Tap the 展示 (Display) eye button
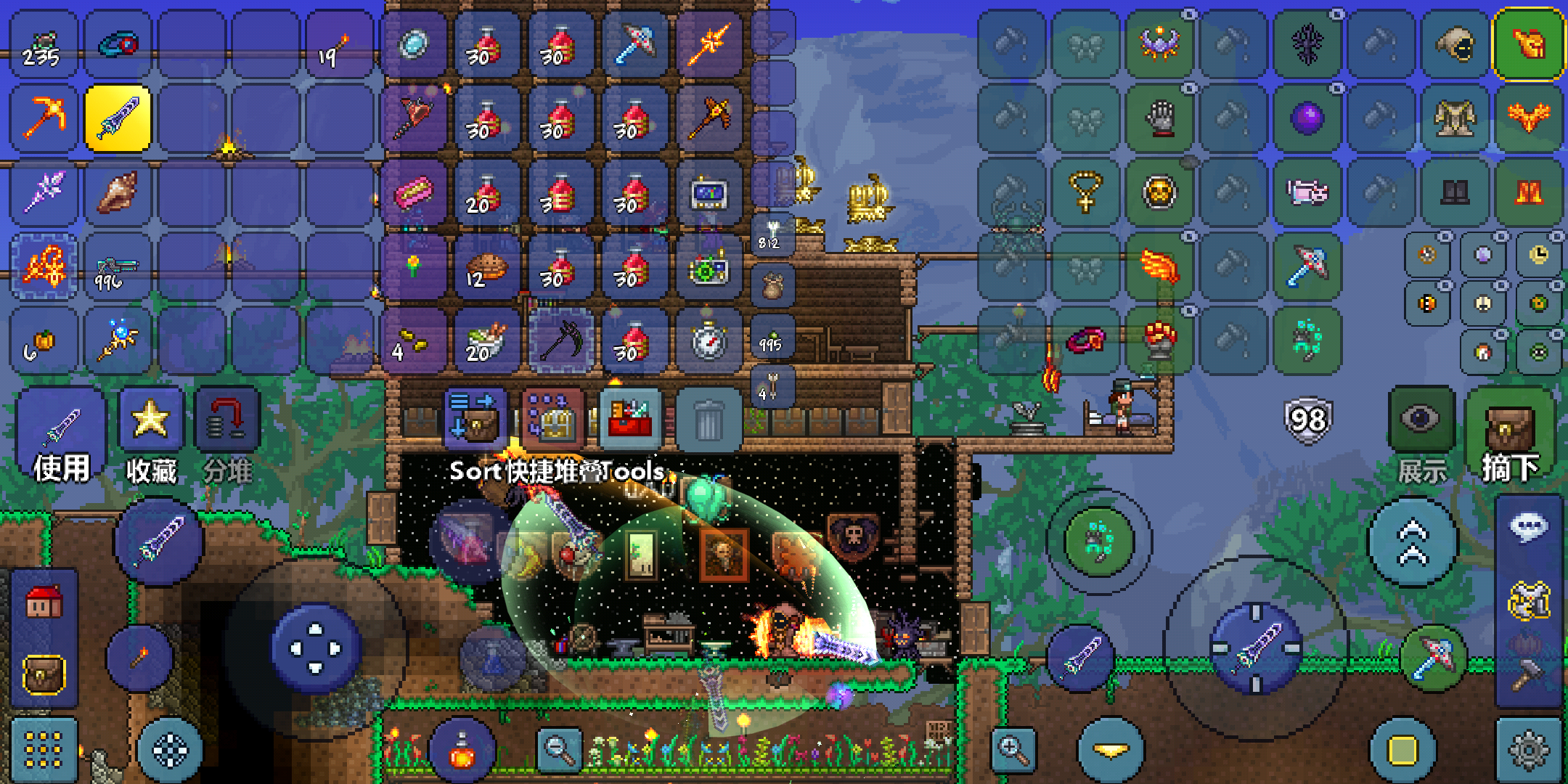1568x784 pixels. (x=1421, y=436)
